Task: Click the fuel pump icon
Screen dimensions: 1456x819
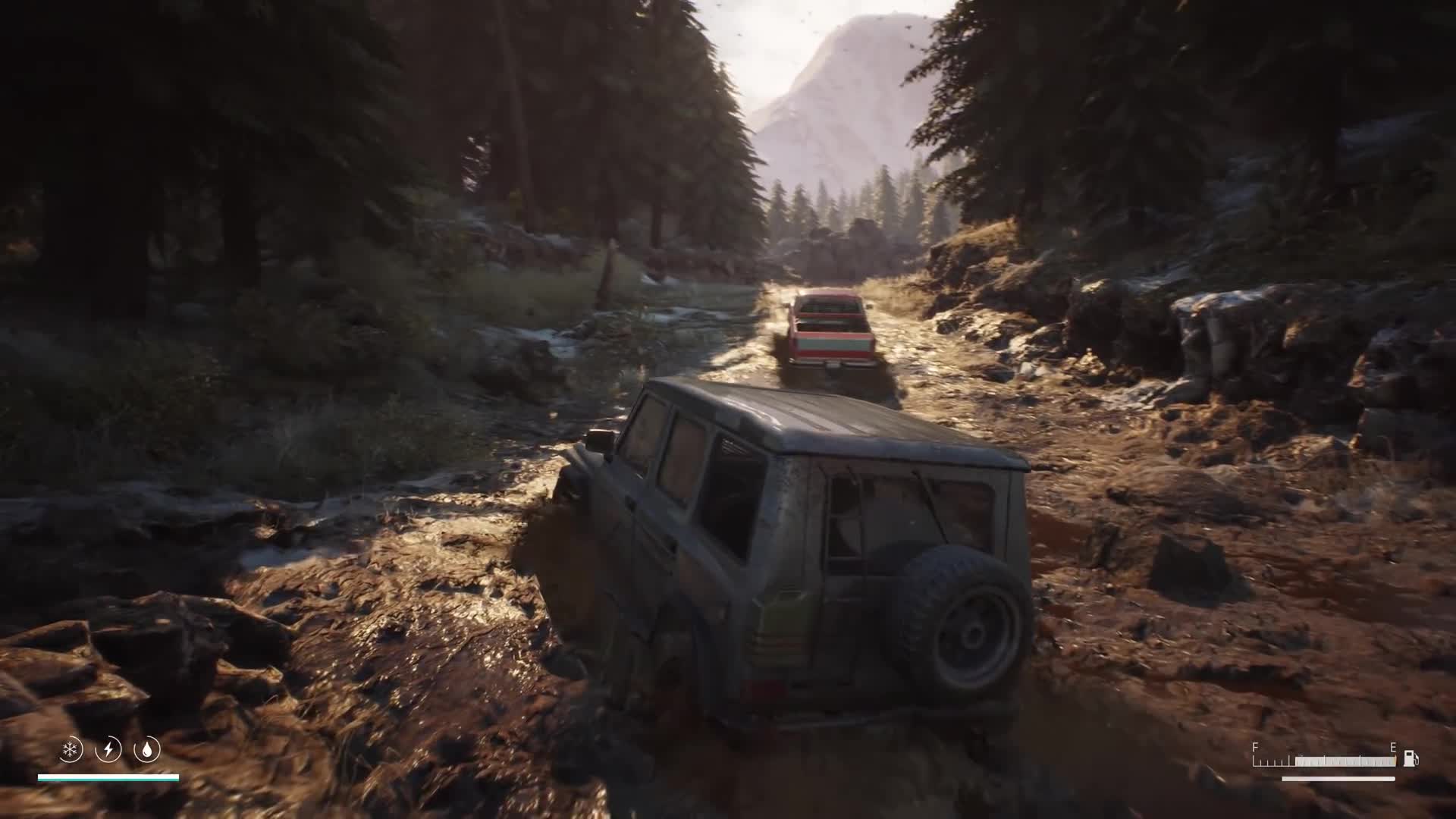Action: [x=1410, y=758]
